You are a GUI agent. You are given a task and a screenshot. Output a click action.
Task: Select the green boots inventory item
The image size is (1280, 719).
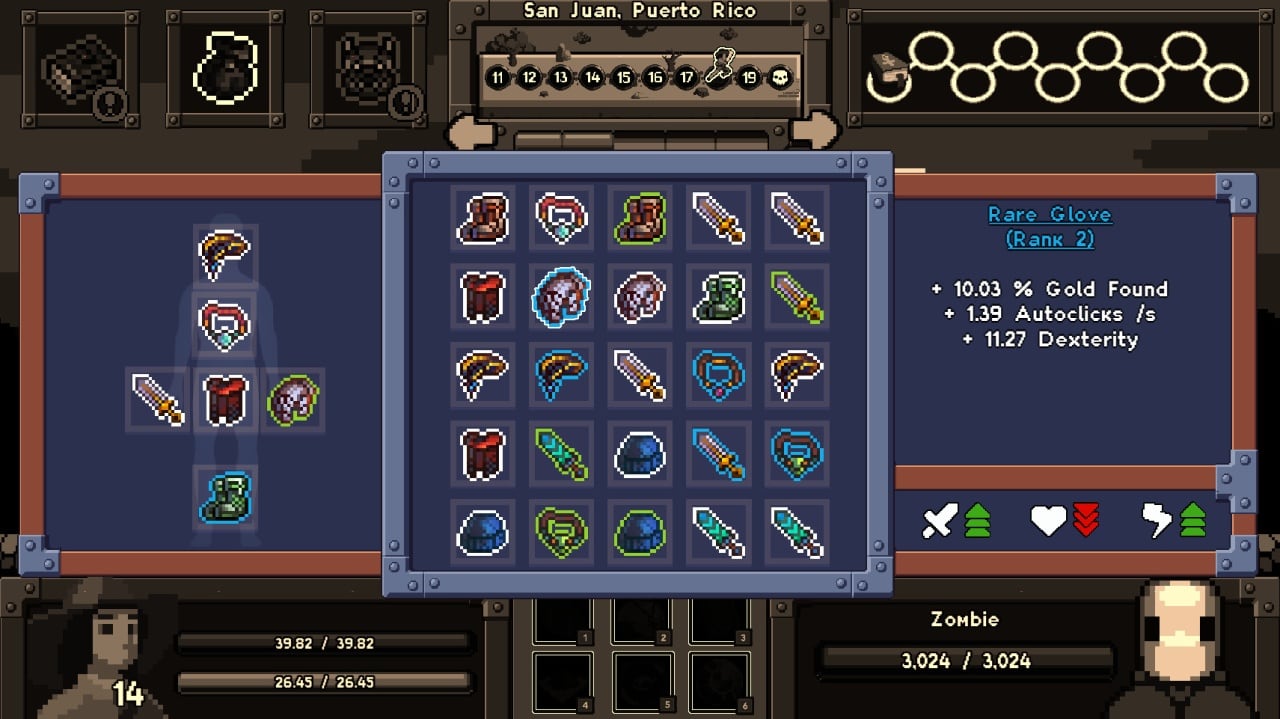719,296
